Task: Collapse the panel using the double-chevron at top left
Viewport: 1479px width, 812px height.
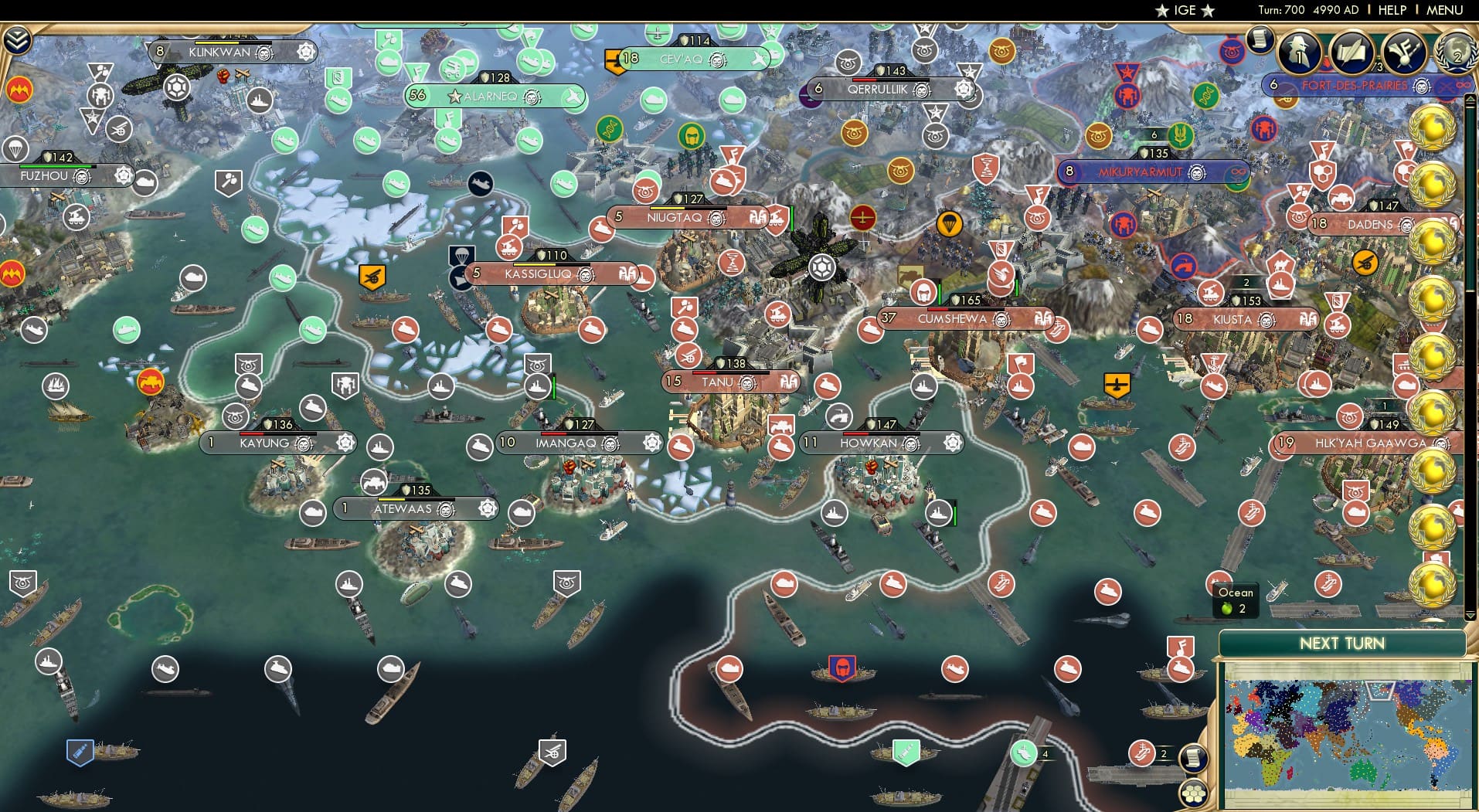Action: pyautogui.click(x=18, y=39)
